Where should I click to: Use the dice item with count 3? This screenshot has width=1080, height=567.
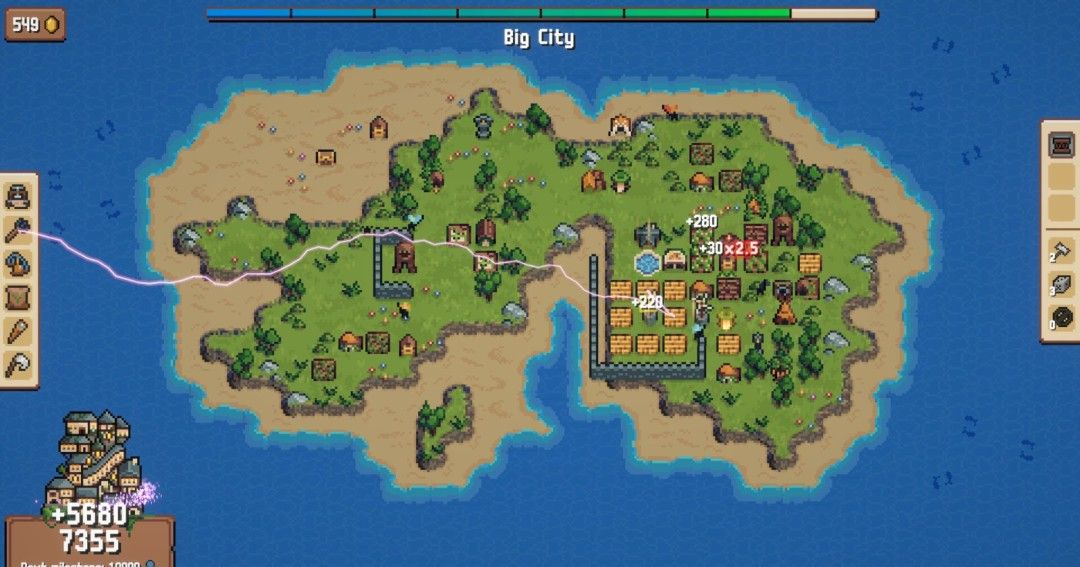click(1061, 284)
